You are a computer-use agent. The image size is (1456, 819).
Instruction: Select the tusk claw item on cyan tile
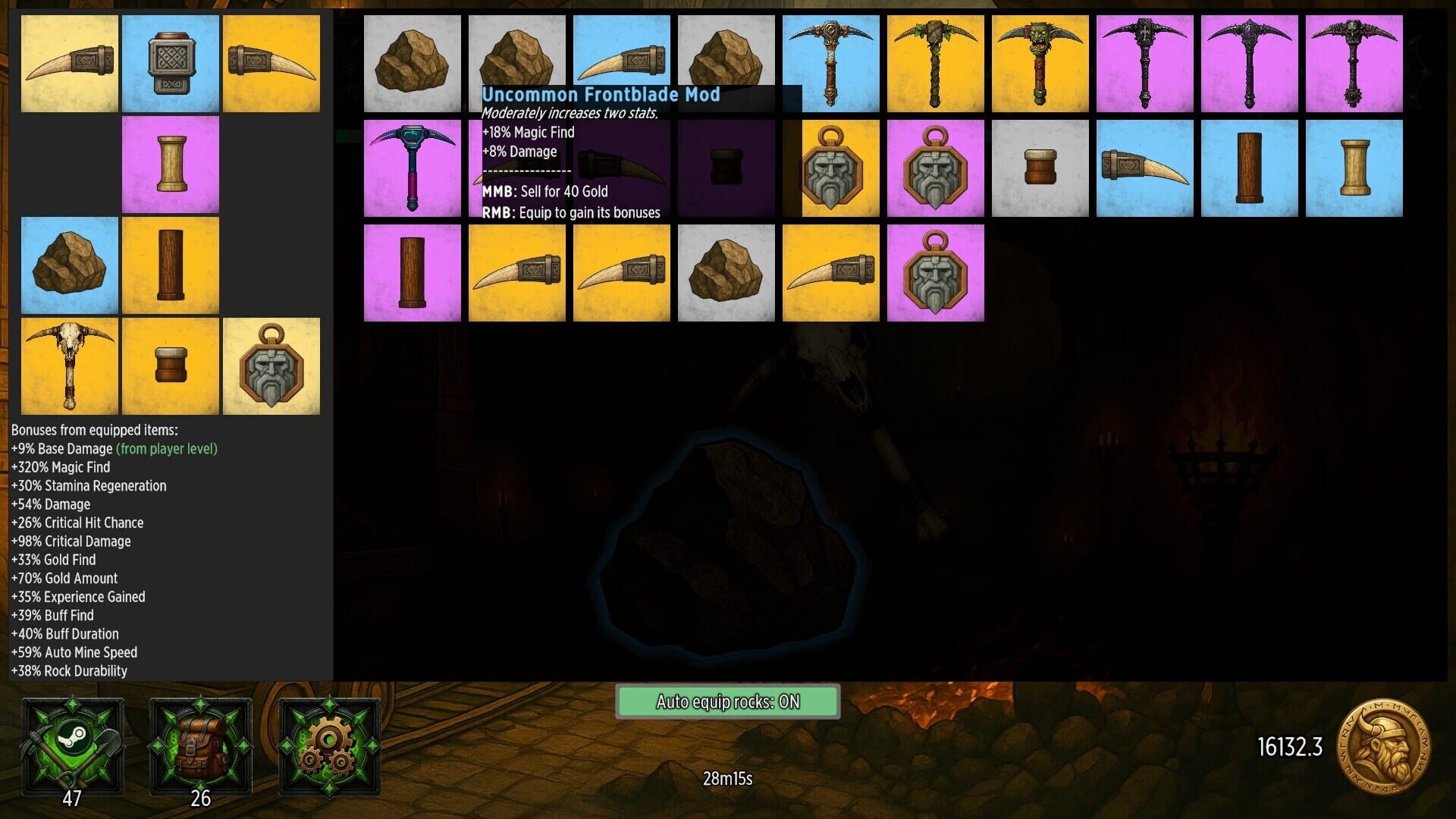pyautogui.click(x=1144, y=167)
